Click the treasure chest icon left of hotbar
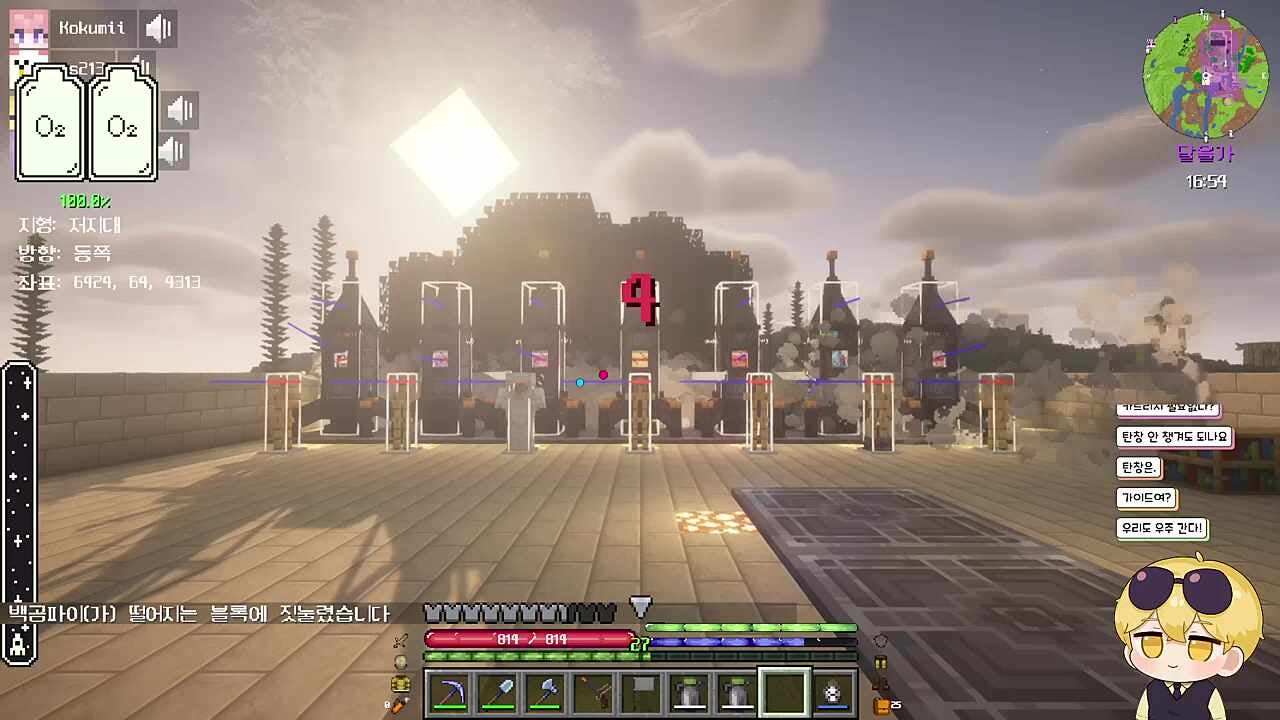1280x720 pixels. pos(400,684)
